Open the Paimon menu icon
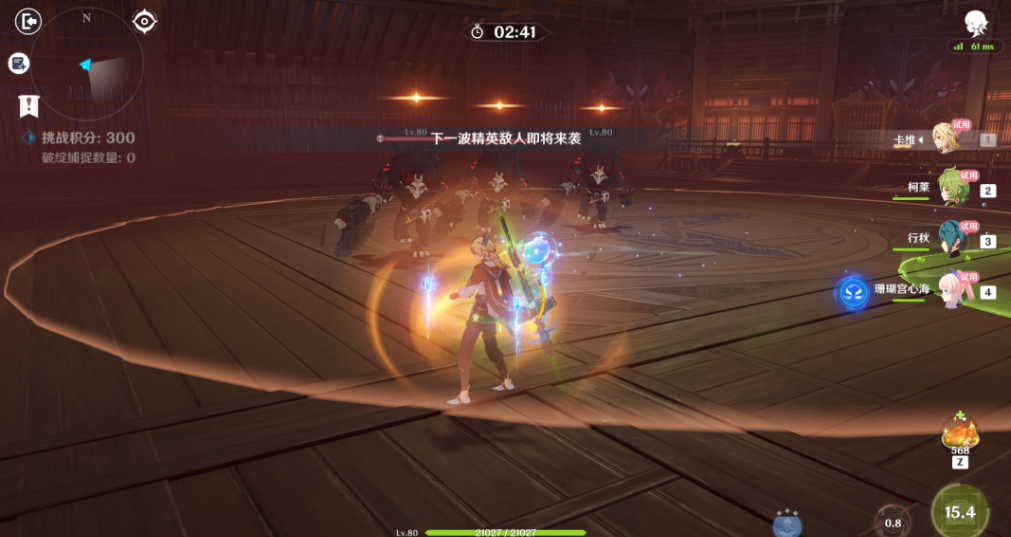 (x=975, y=22)
